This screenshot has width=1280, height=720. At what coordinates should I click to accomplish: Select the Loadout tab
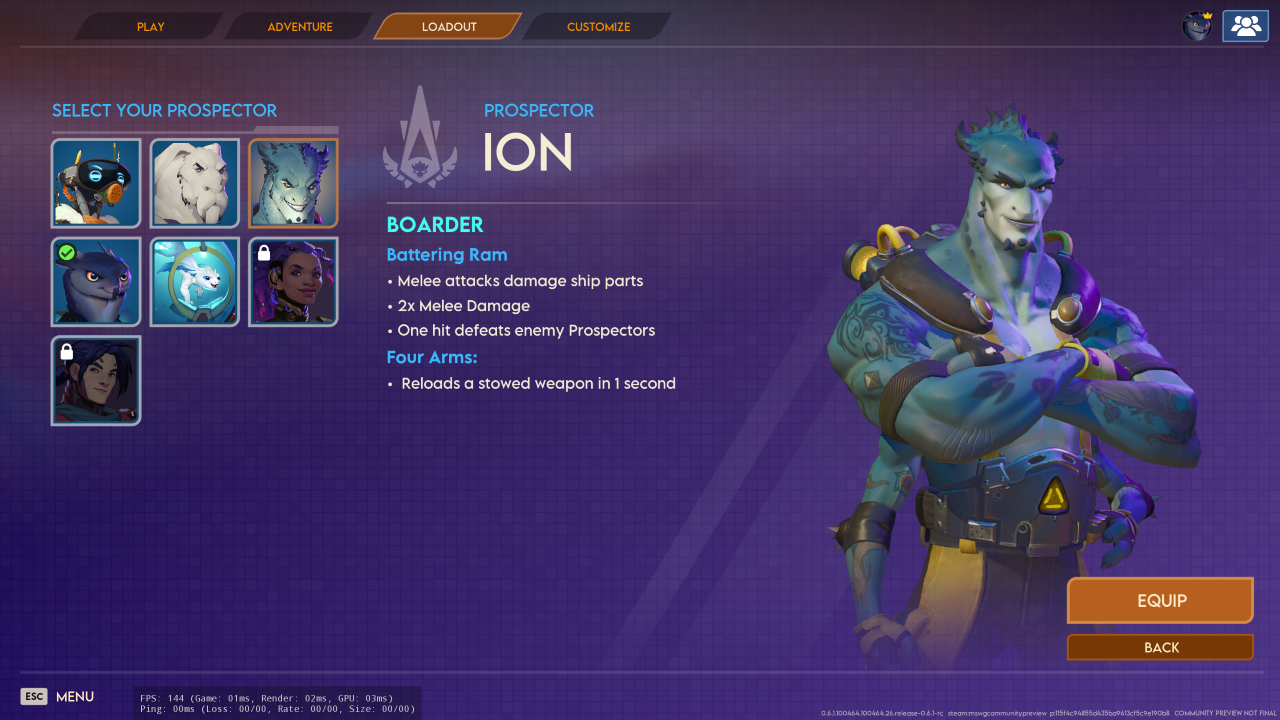[449, 27]
